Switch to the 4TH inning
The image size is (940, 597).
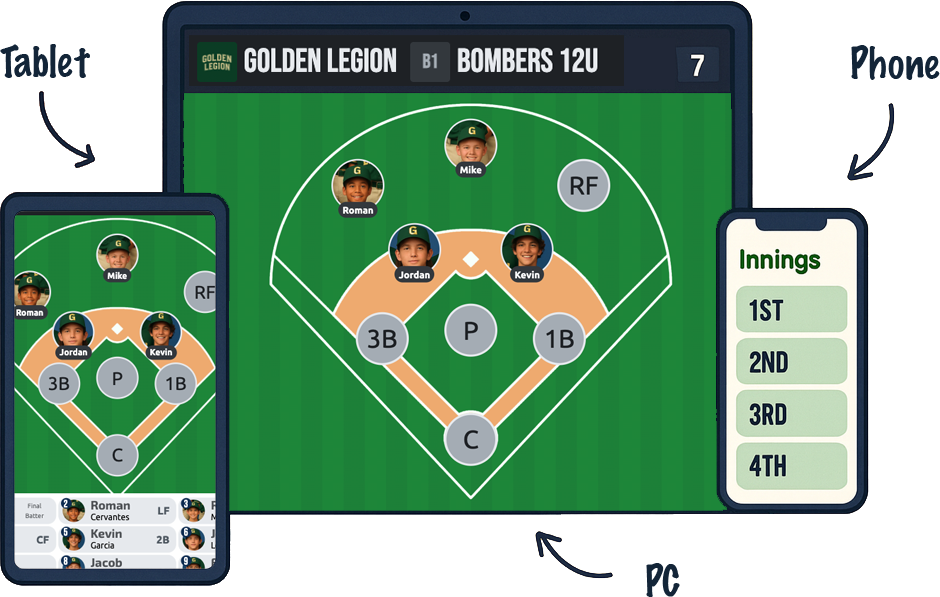pyautogui.click(x=790, y=466)
